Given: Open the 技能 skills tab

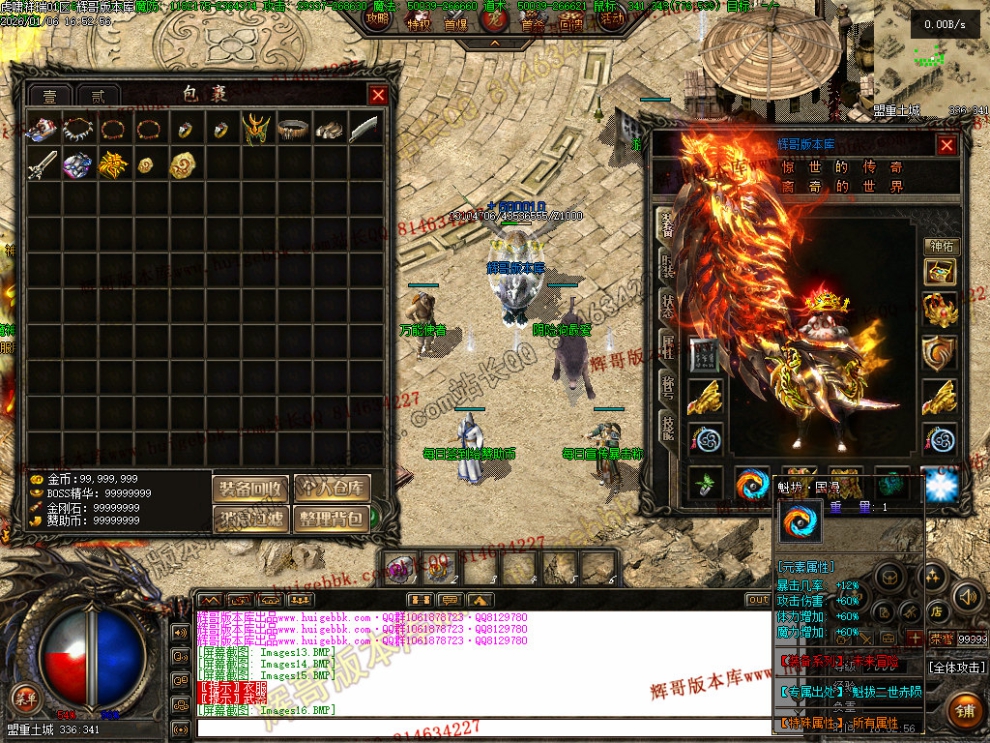Looking at the screenshot, I should 667,428.
